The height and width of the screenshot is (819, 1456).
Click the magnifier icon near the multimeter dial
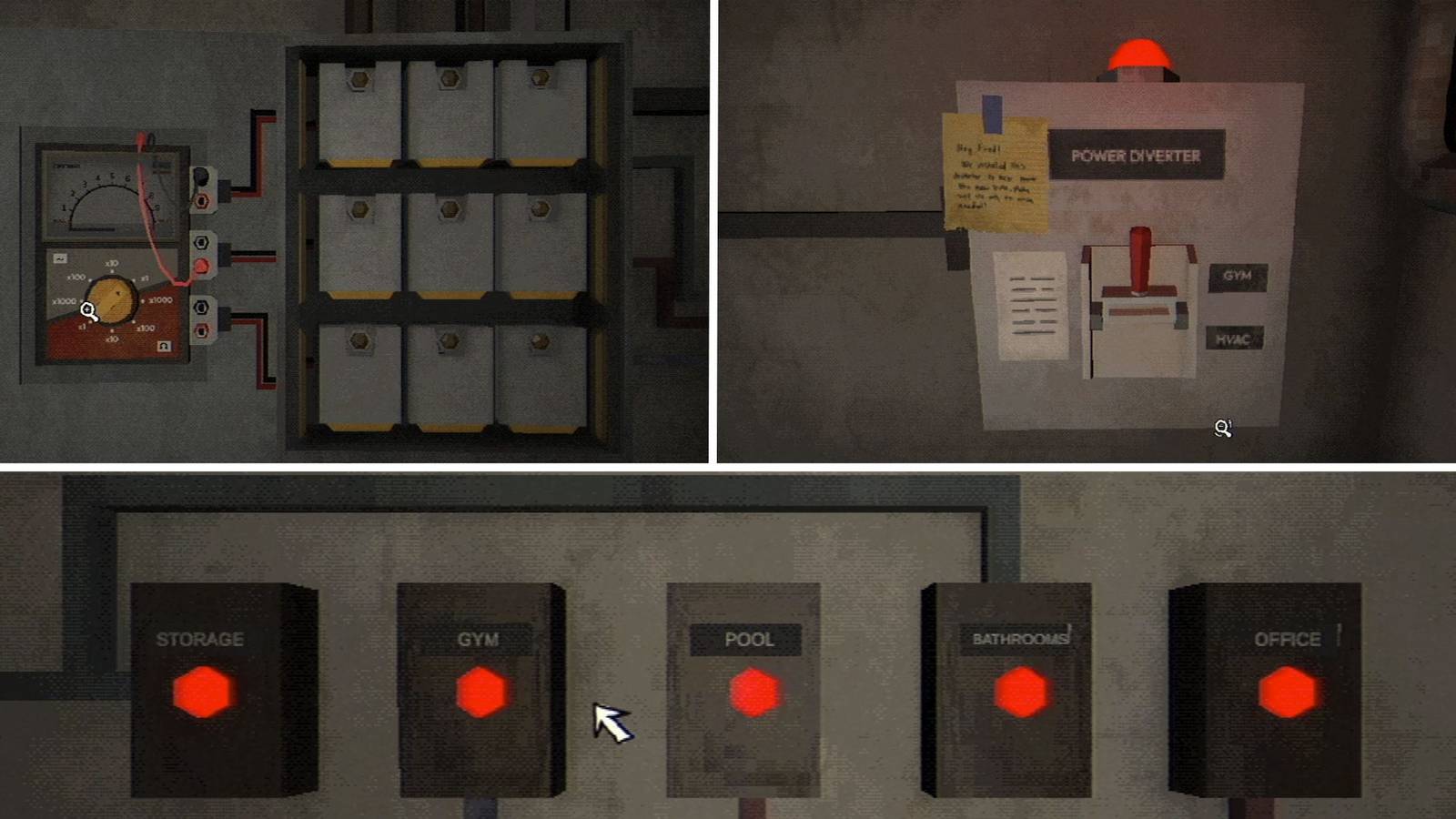(89, 310)
